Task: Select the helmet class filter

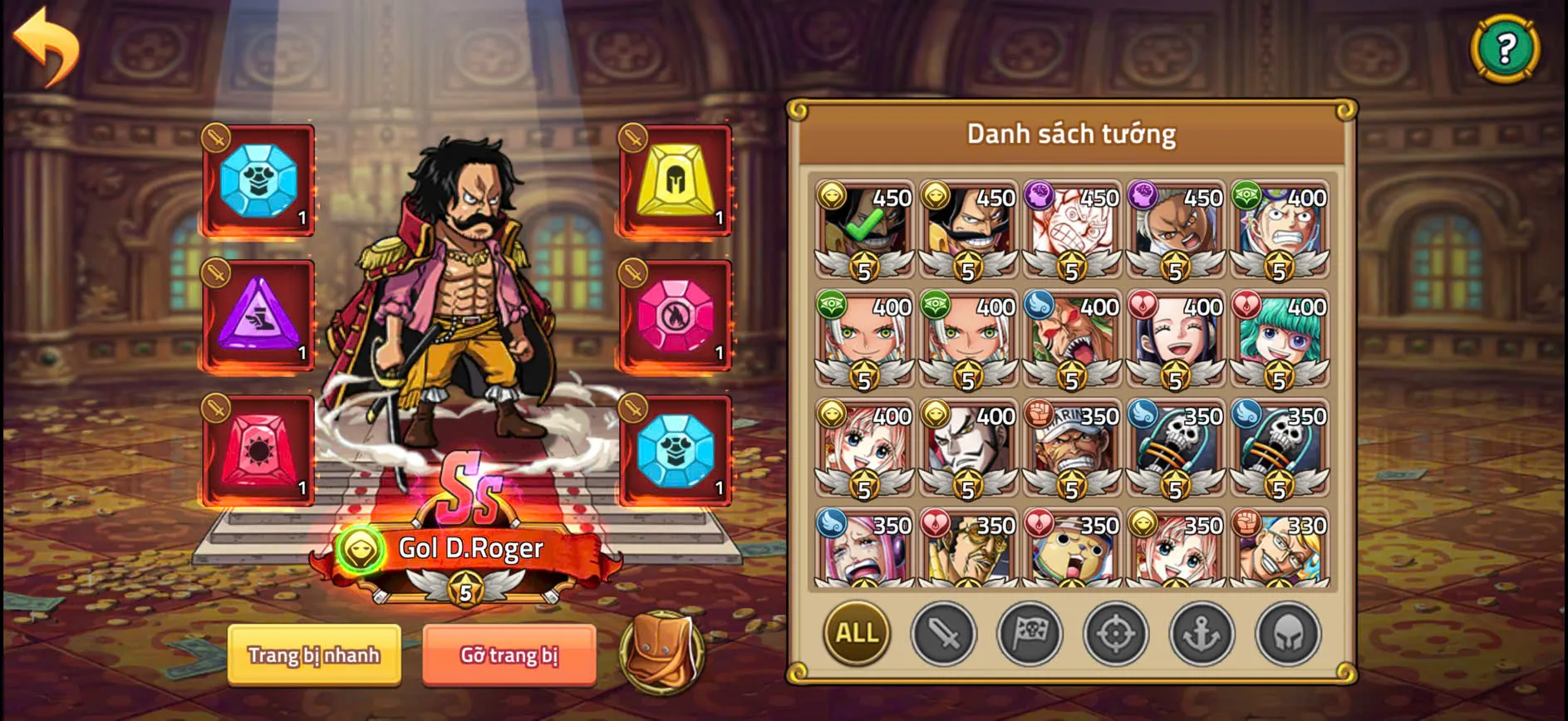Action: 1286,634
